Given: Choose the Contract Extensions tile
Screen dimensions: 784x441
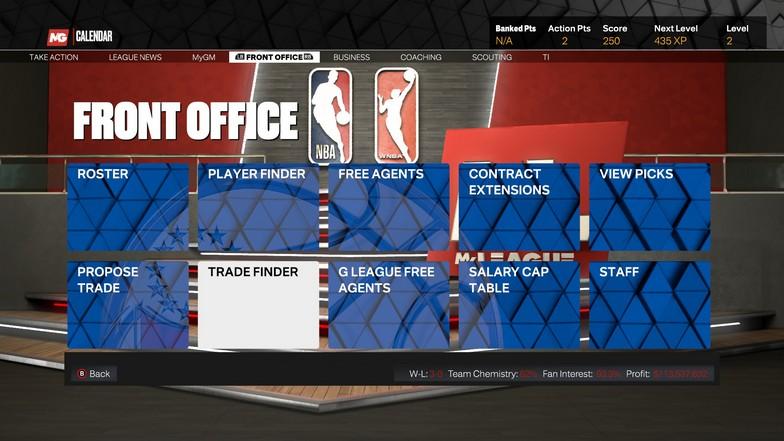Looking at the screenshot, I should coord(519,207).
